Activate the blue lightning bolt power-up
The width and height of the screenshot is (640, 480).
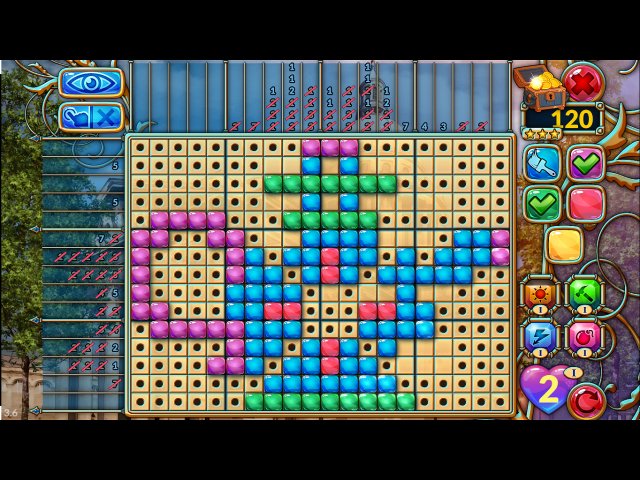pos(541,337)
